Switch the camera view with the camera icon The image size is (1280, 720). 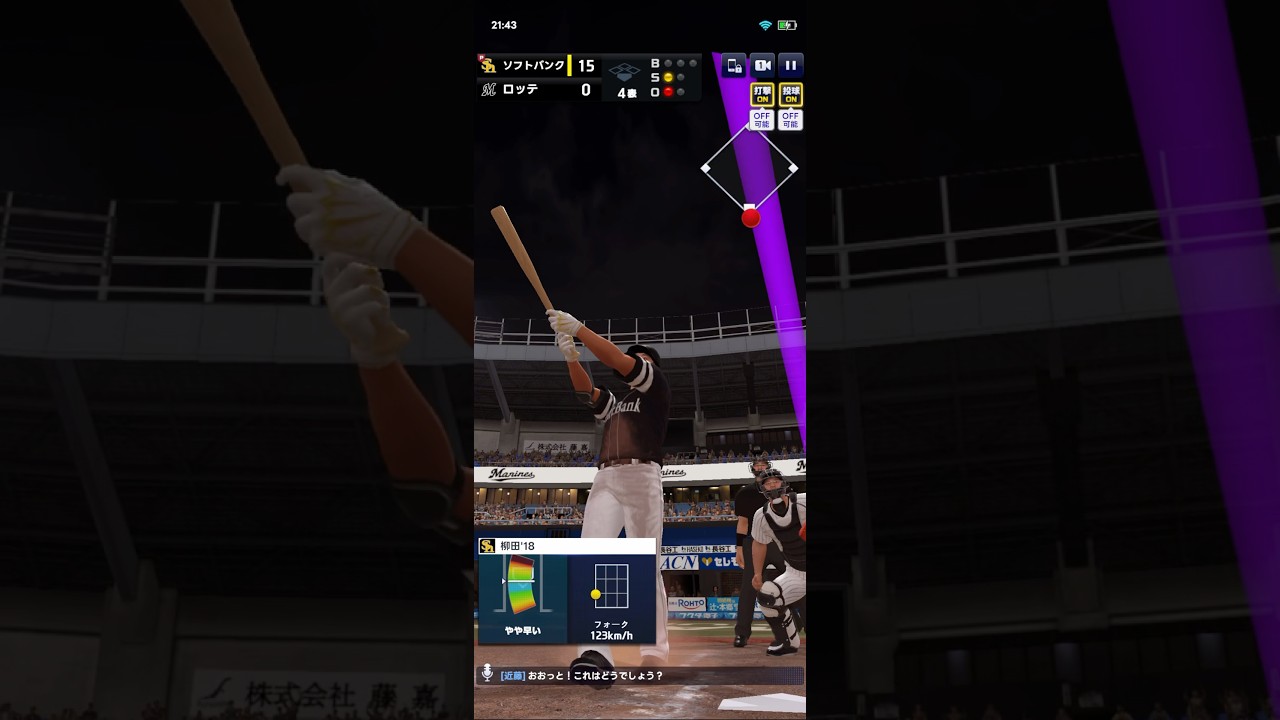[x=762, y=66]
